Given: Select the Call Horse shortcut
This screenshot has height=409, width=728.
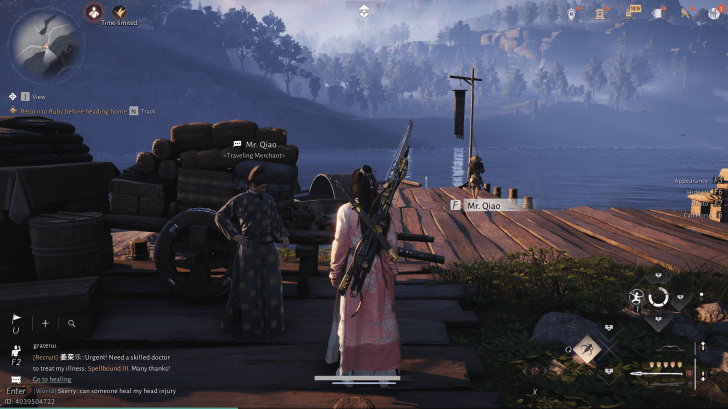Looking at the screenshot, I should [704, 214].
